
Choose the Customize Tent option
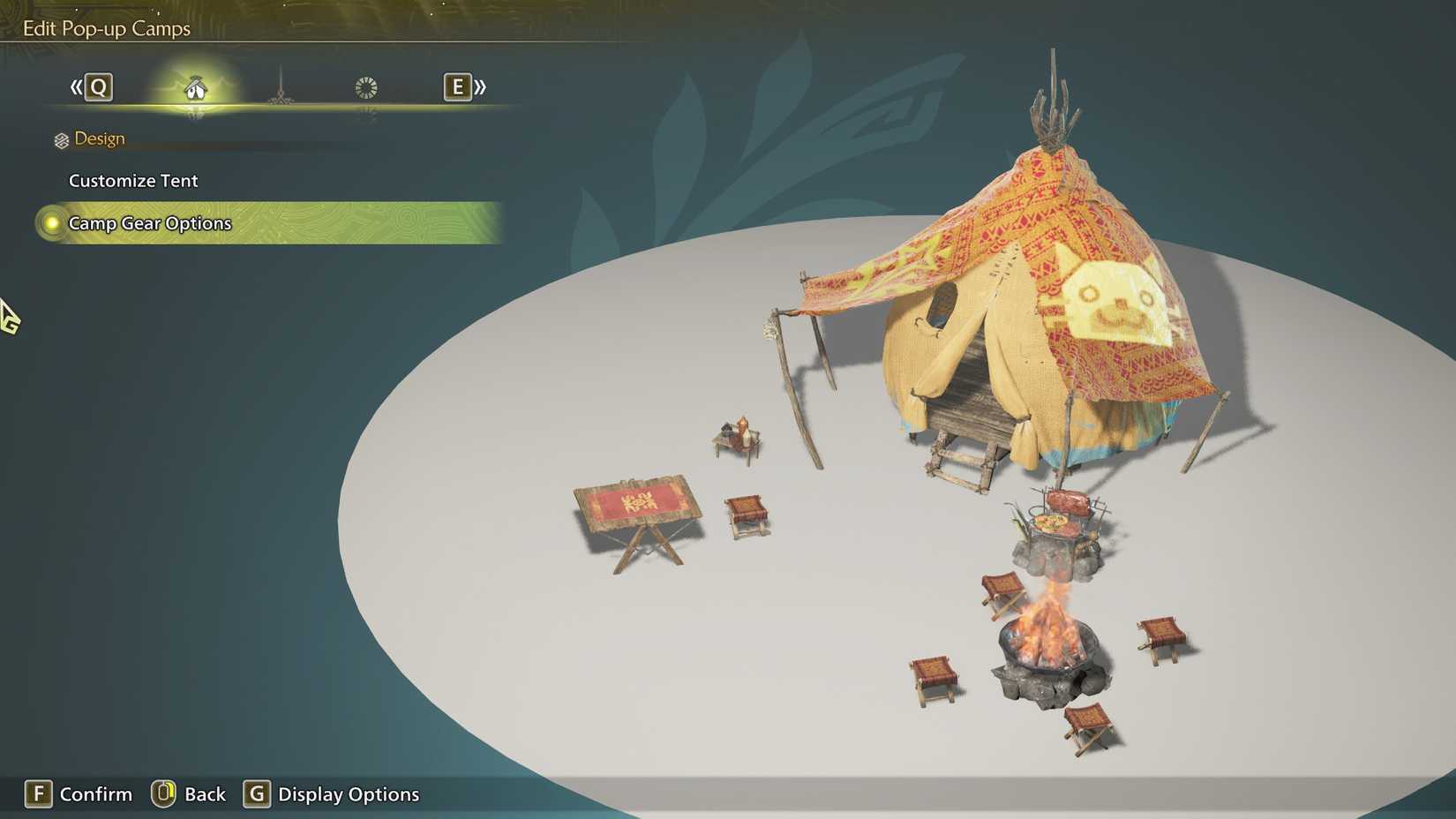point(133,180)
